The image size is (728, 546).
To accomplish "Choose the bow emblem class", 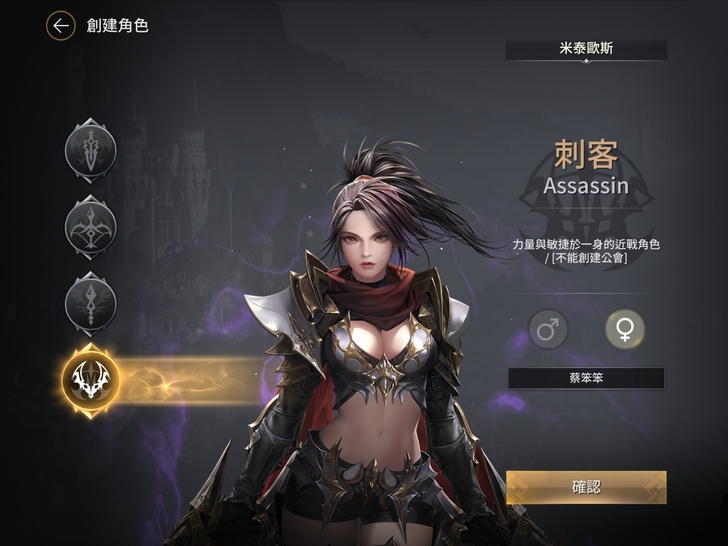I will 91,226.
